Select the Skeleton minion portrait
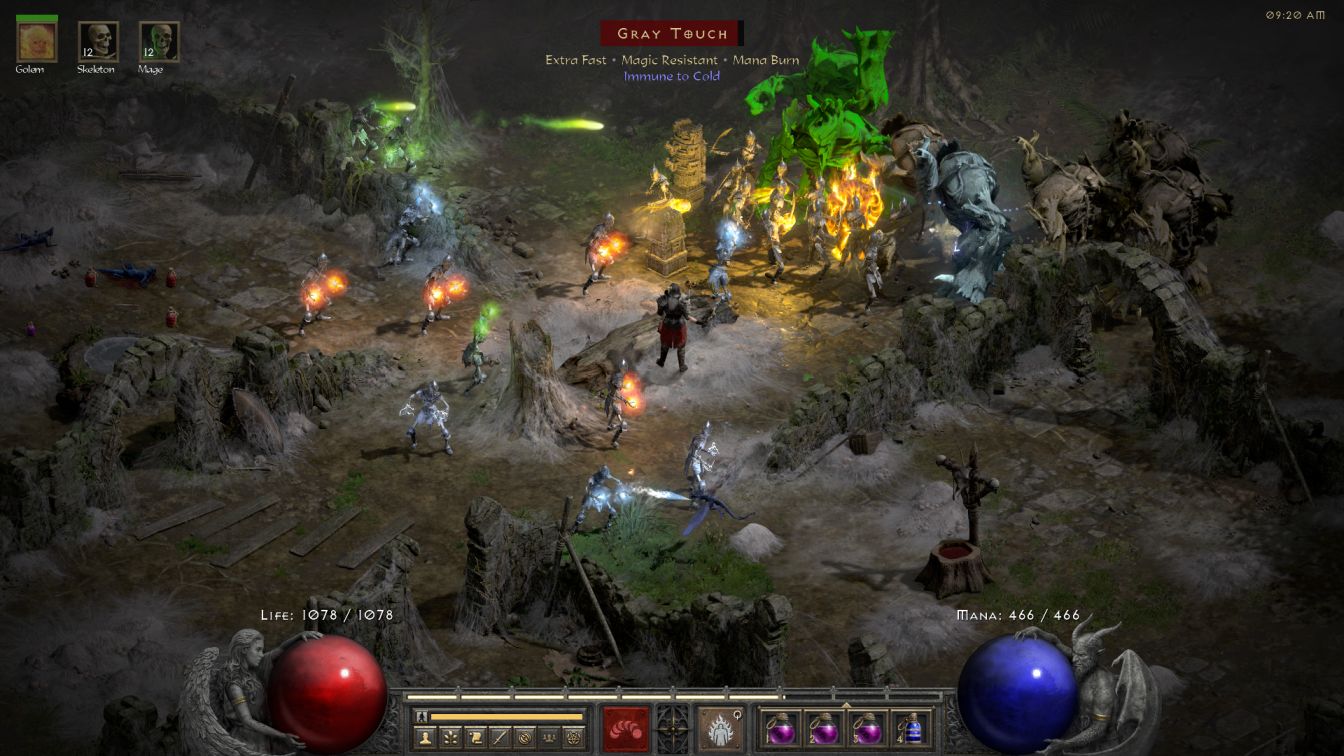1344x756 pixels. coord(98,42)
